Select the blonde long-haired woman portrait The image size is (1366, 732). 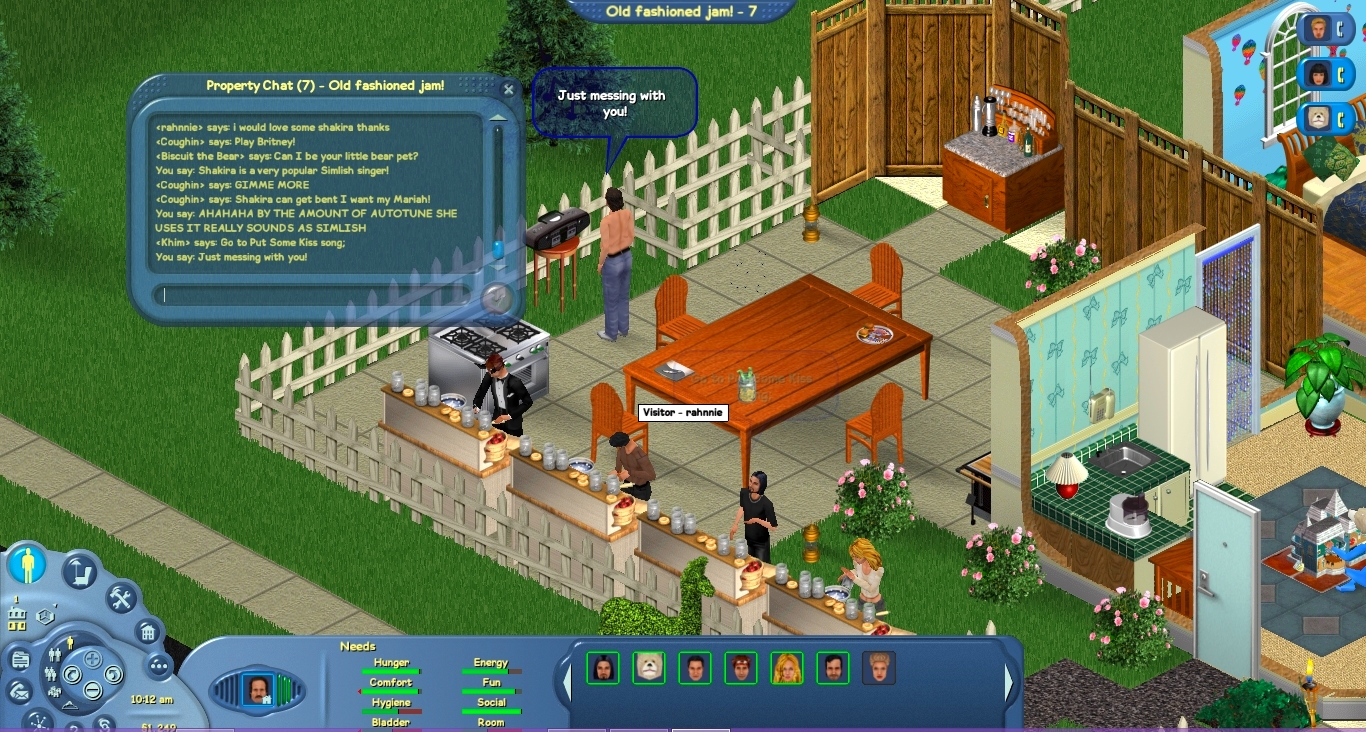click(786, 668)
